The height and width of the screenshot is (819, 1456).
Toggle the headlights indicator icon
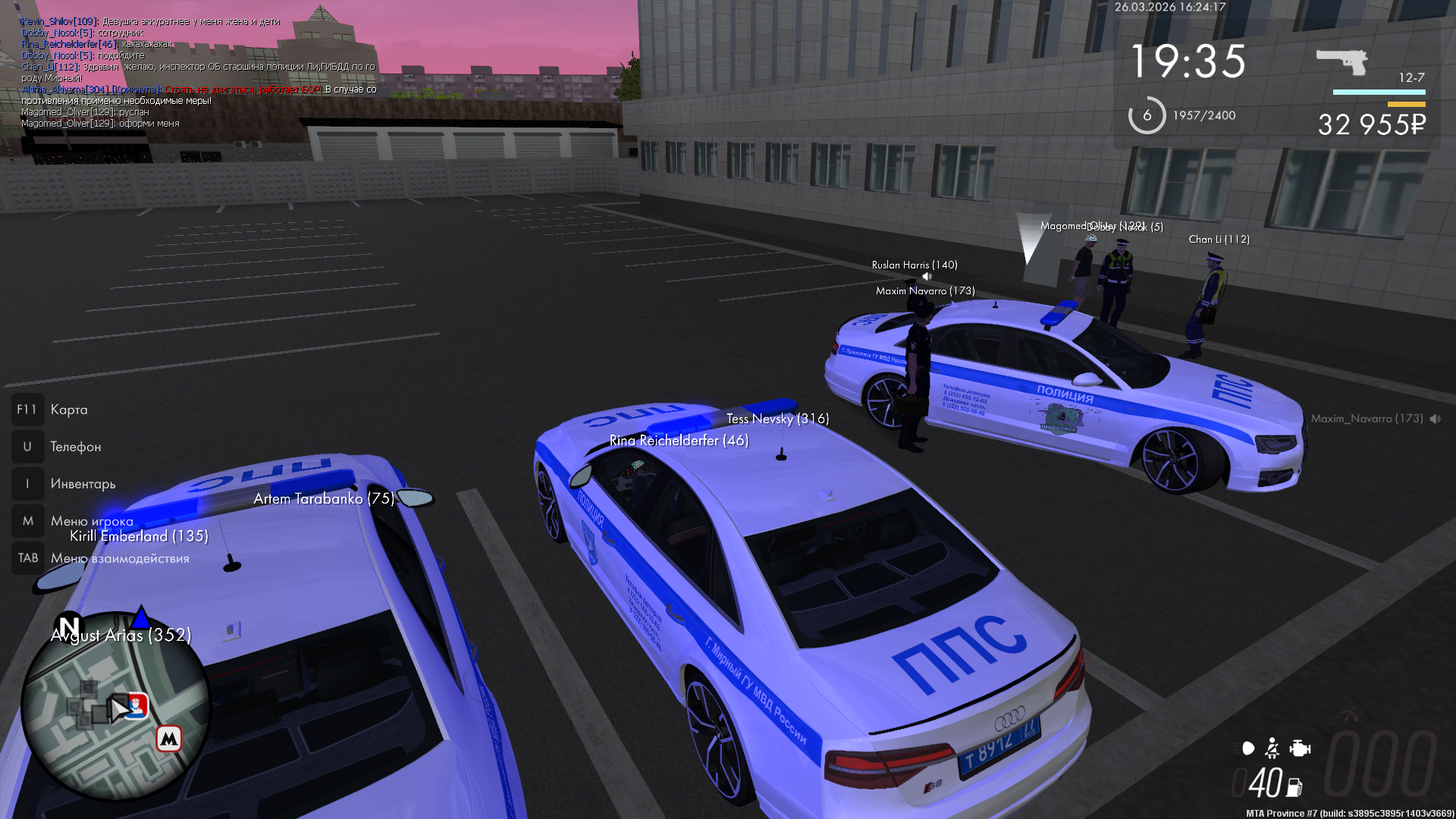click(x=1247, y=748)
